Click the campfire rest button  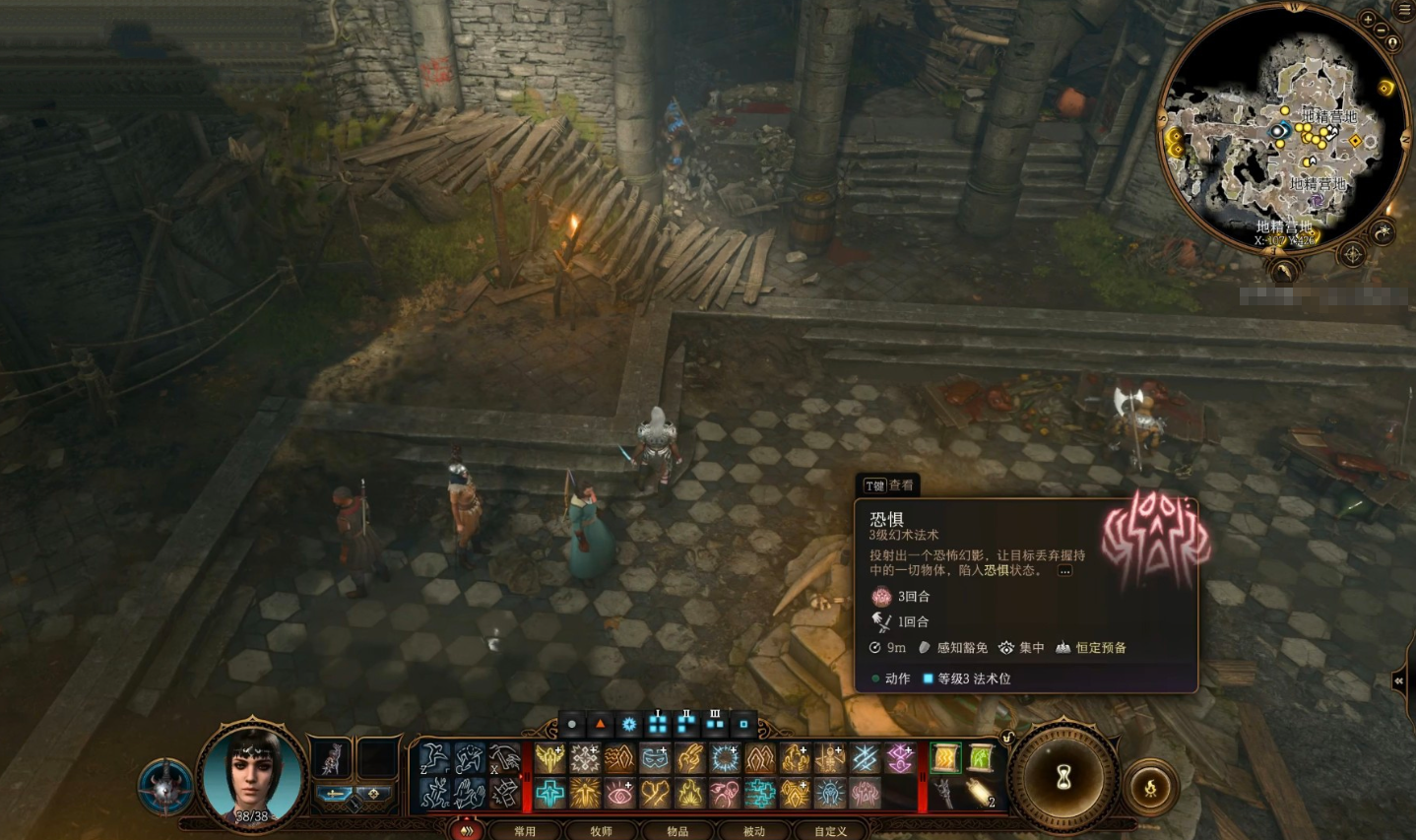(1149, 787)
